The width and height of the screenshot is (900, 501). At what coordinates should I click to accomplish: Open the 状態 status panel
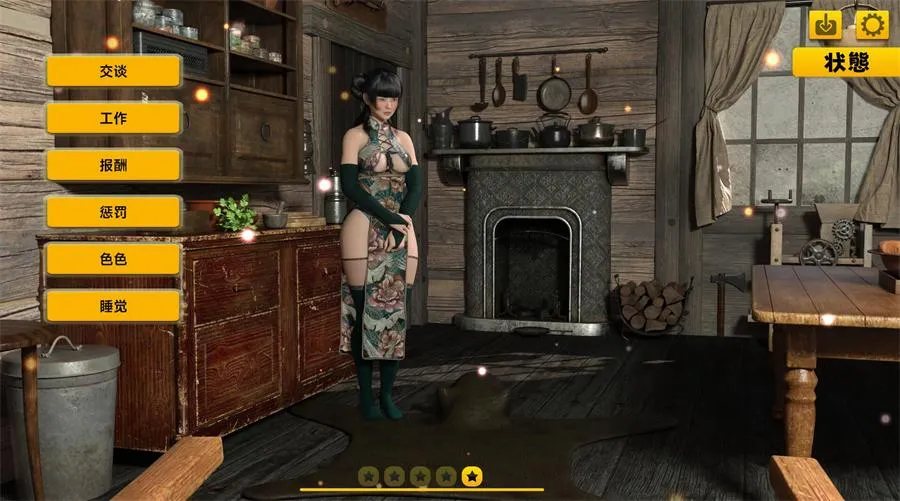tap(845, 62)
